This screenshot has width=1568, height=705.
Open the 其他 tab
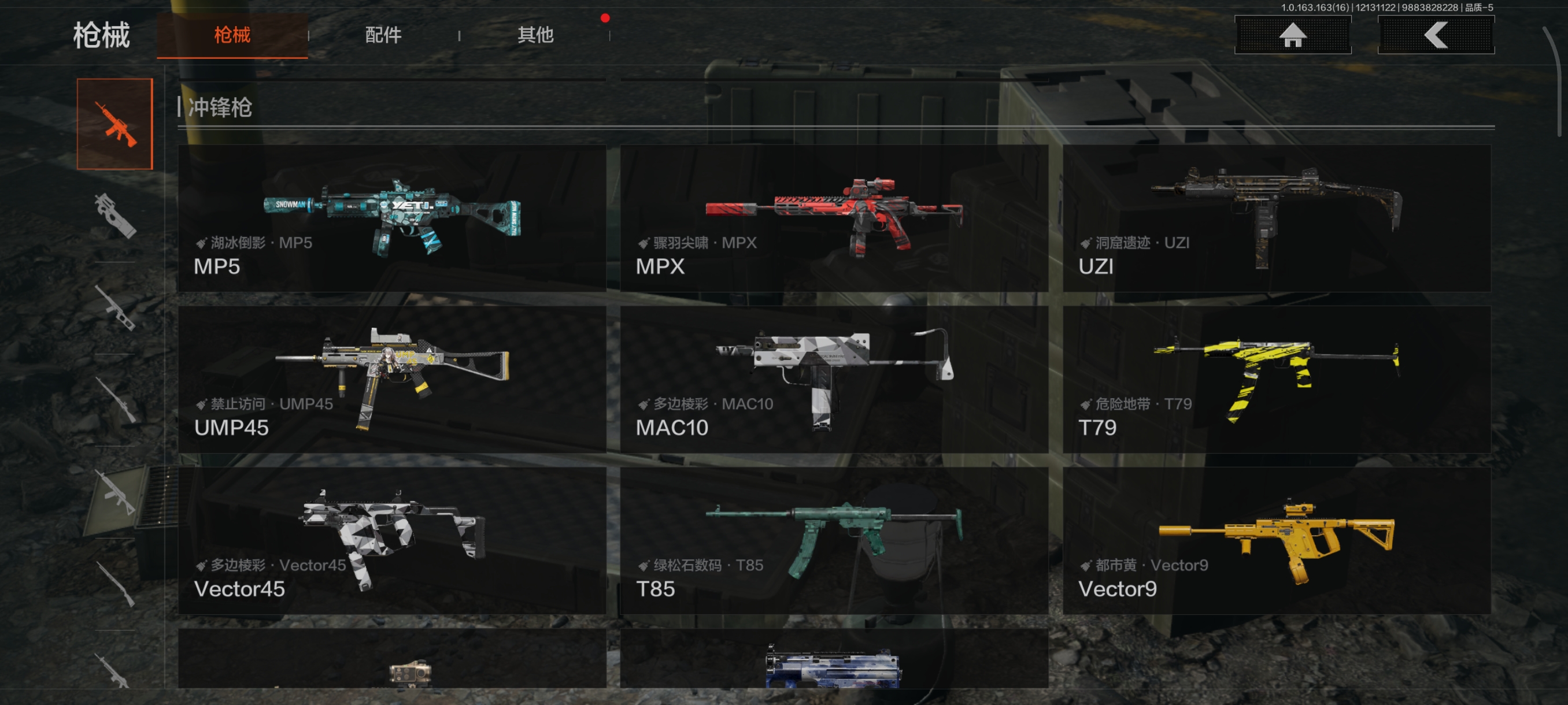point(535,35)
